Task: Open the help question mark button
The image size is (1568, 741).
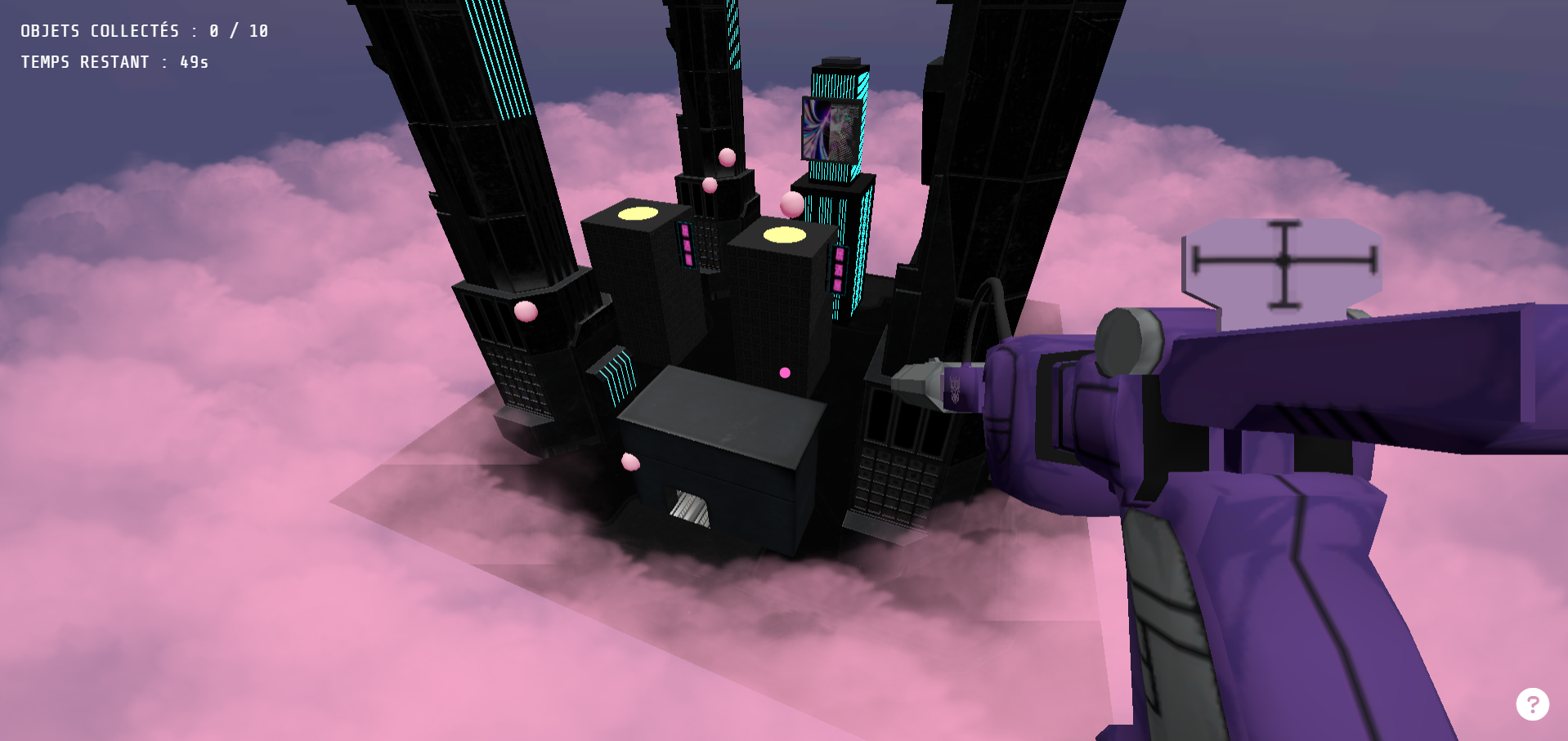Action: [1533, 703]
